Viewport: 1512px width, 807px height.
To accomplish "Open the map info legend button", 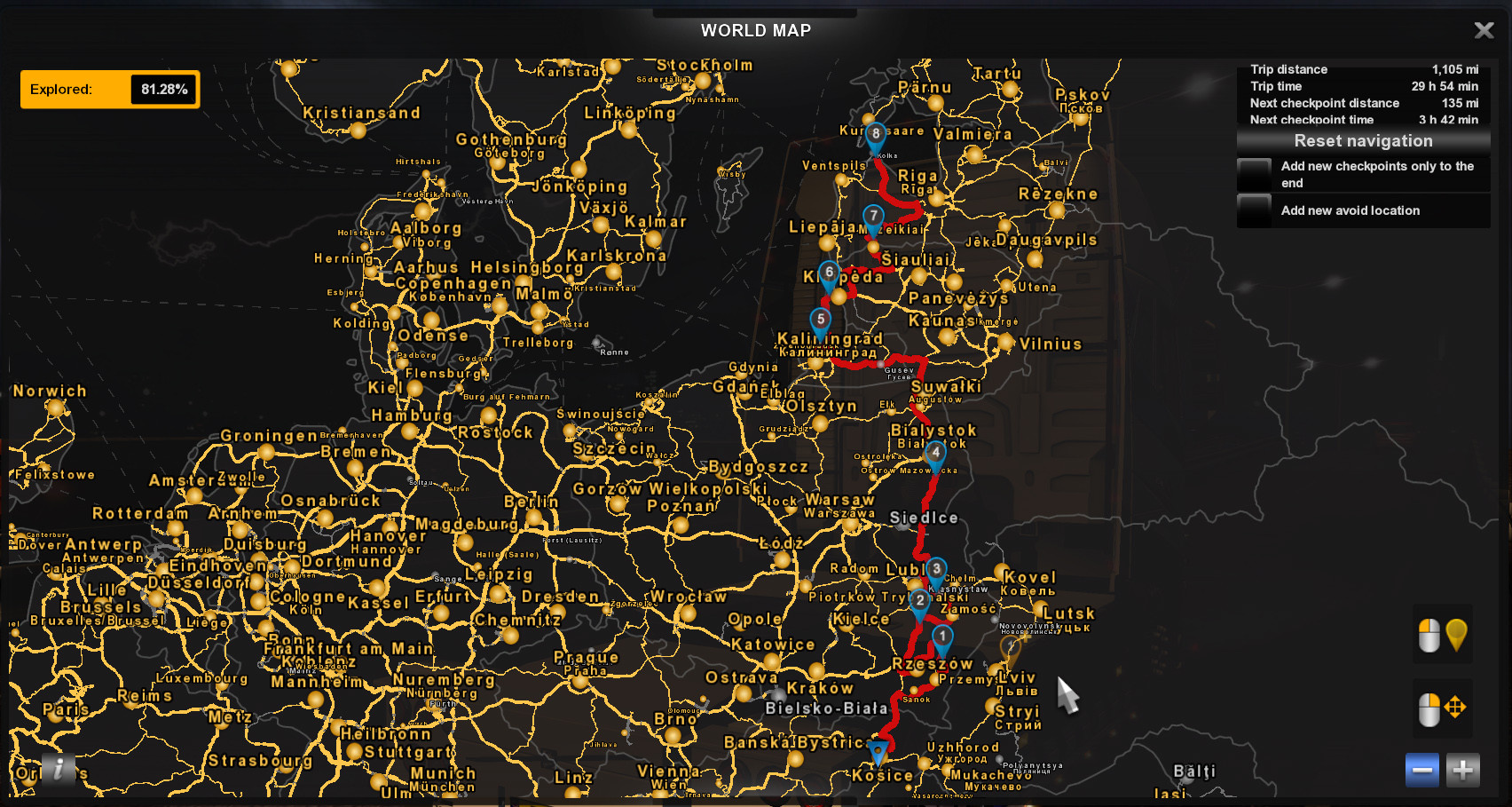I will coord(59,769).
